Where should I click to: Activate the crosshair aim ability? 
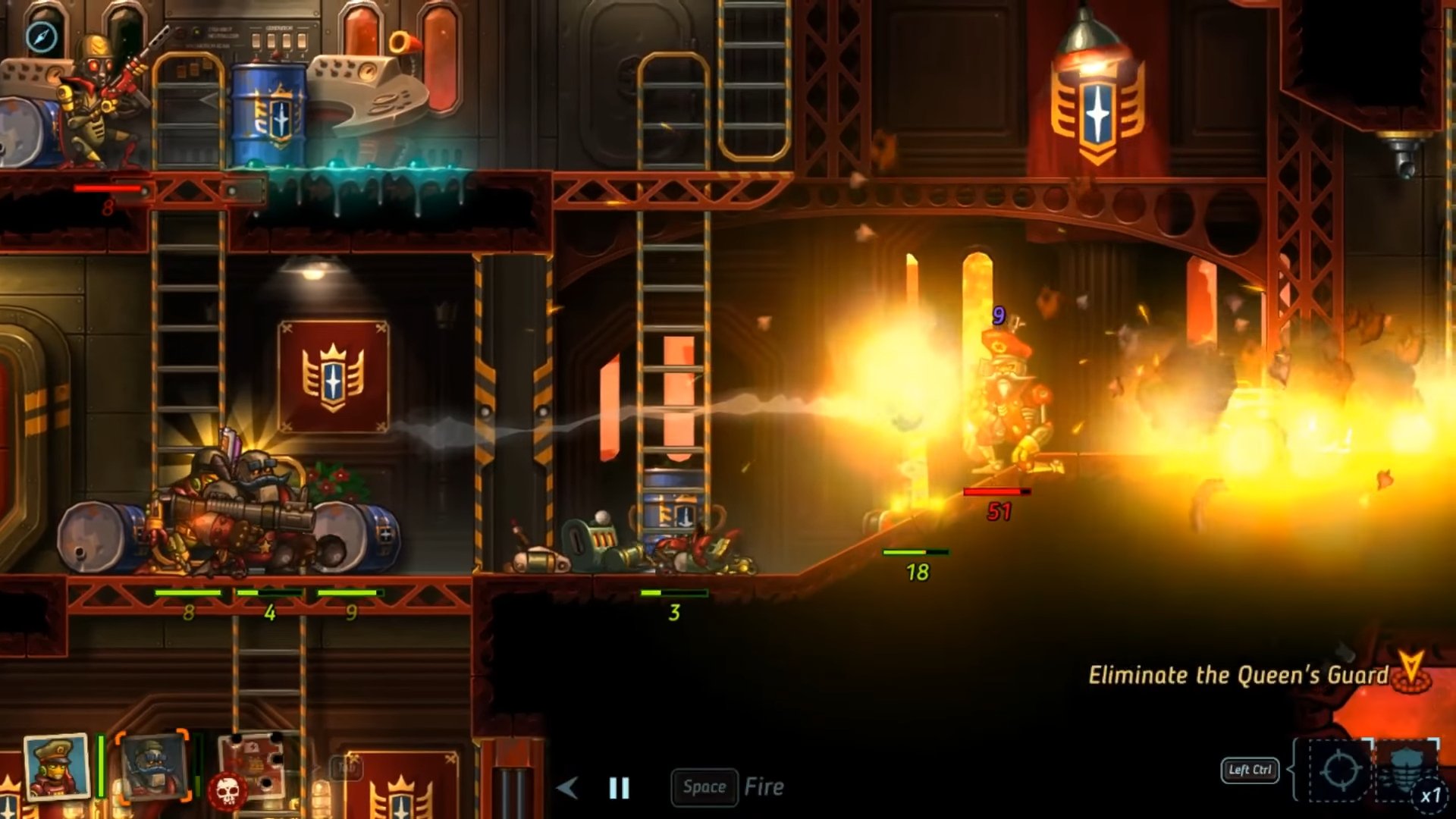(x=1339, y=771)
